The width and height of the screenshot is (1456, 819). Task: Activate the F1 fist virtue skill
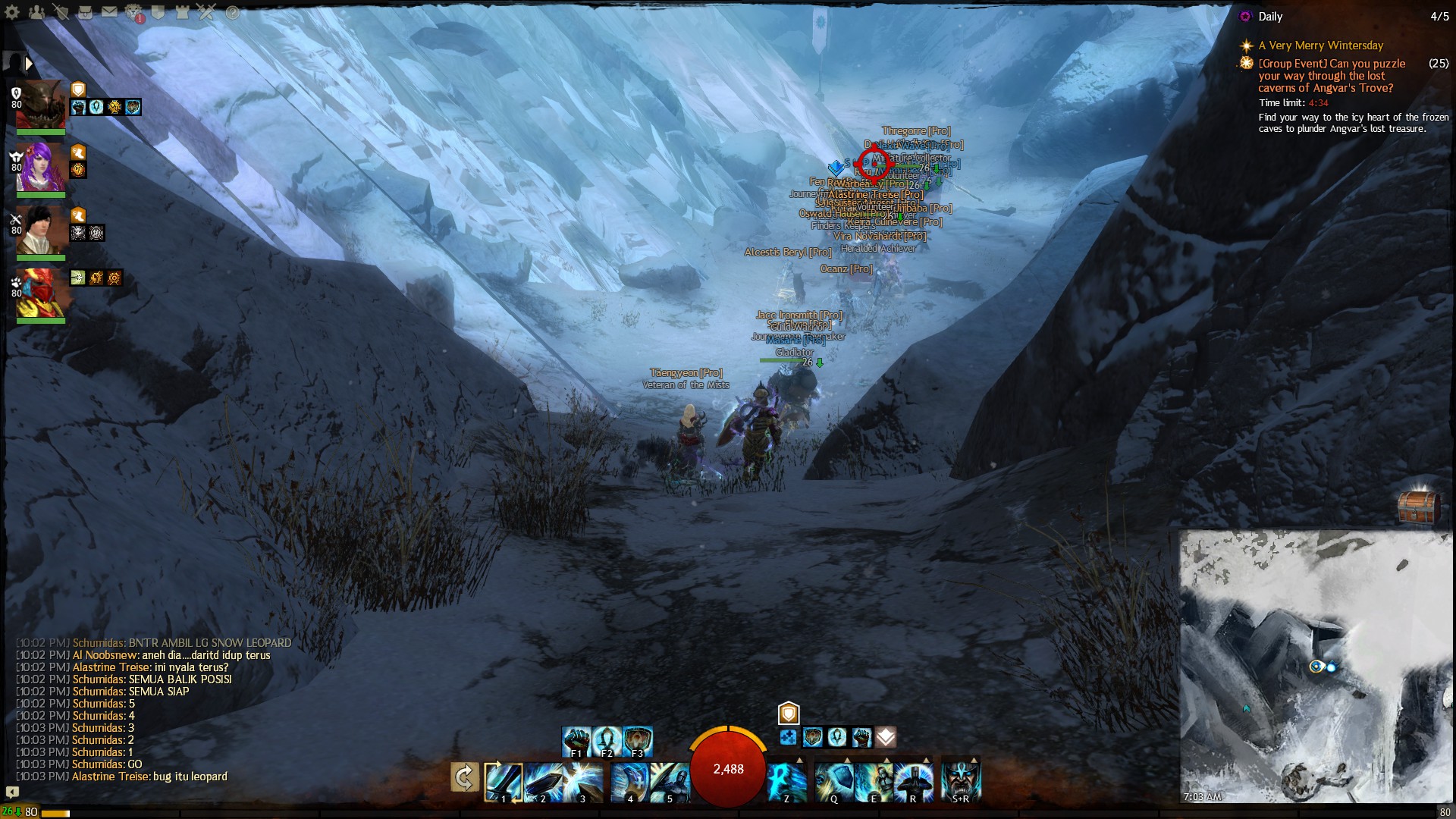pos(576,741)
